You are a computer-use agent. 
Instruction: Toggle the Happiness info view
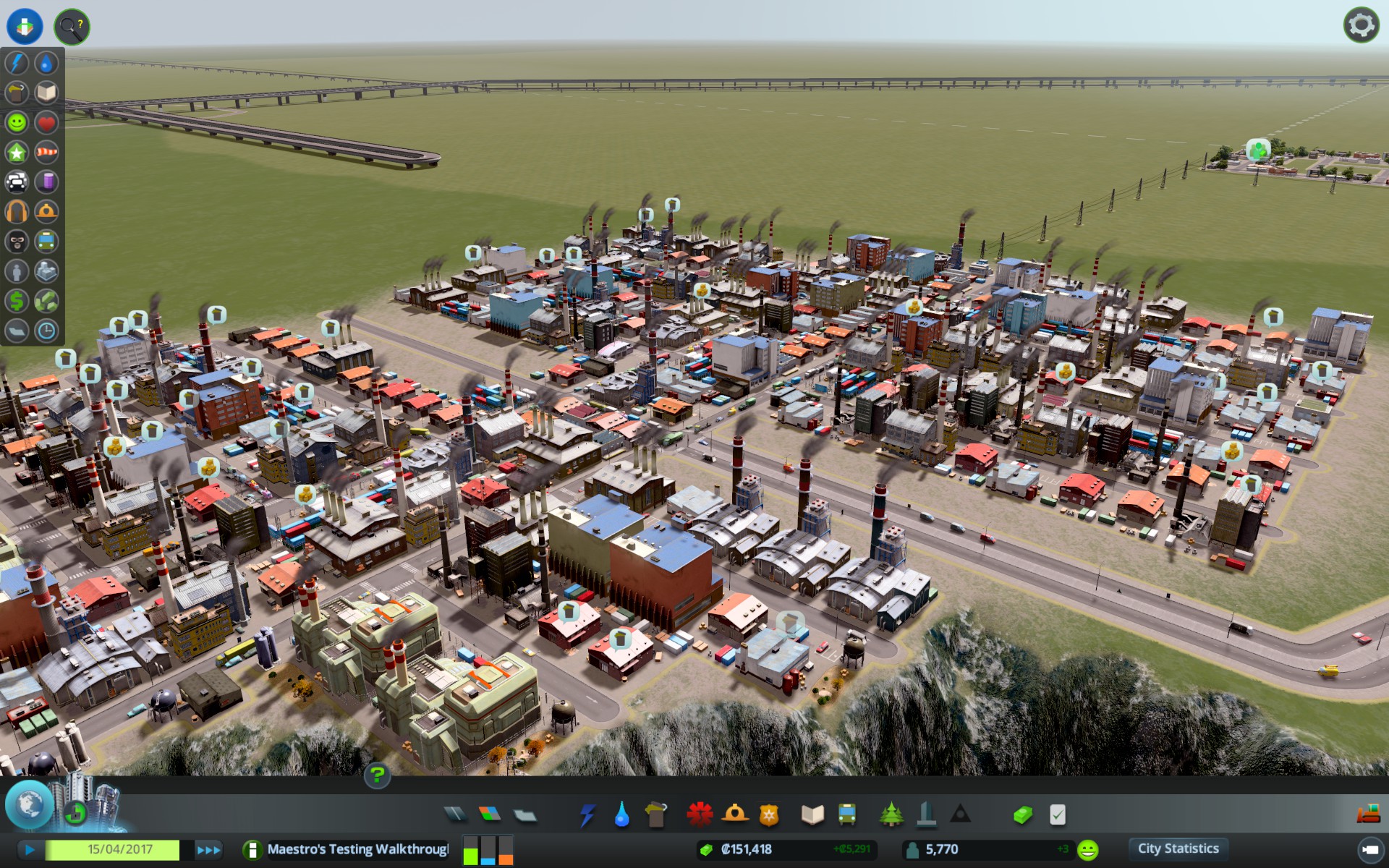click(x=16, y=123)
